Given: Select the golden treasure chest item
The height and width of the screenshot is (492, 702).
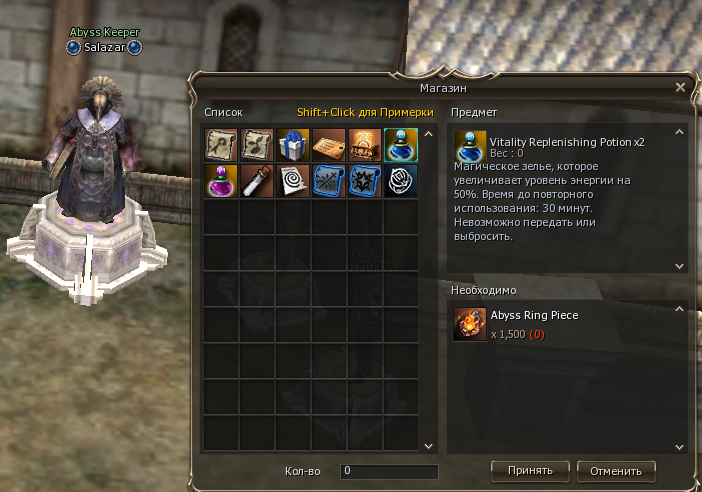Looking at the screenshot, I should pos(365,146).
